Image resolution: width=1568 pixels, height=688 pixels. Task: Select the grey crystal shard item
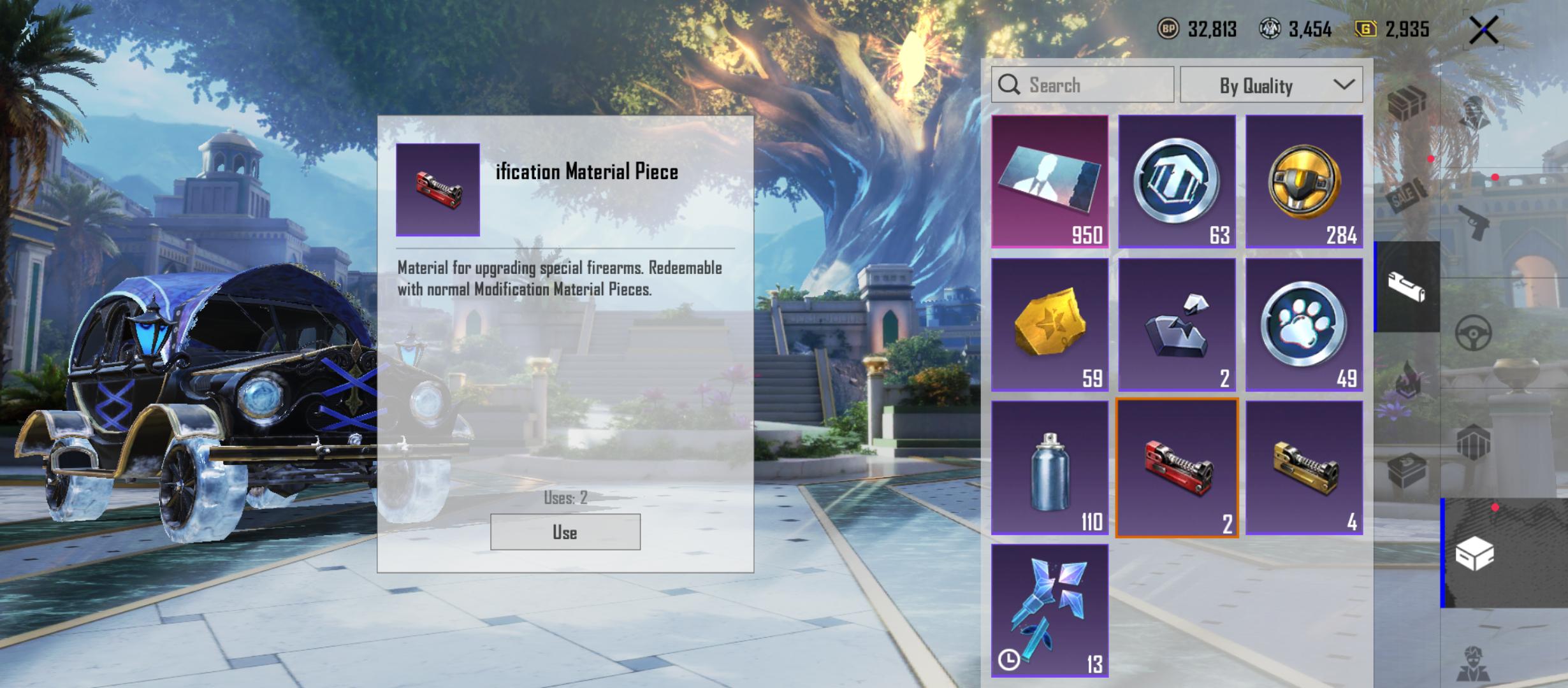coord(1177,325)
